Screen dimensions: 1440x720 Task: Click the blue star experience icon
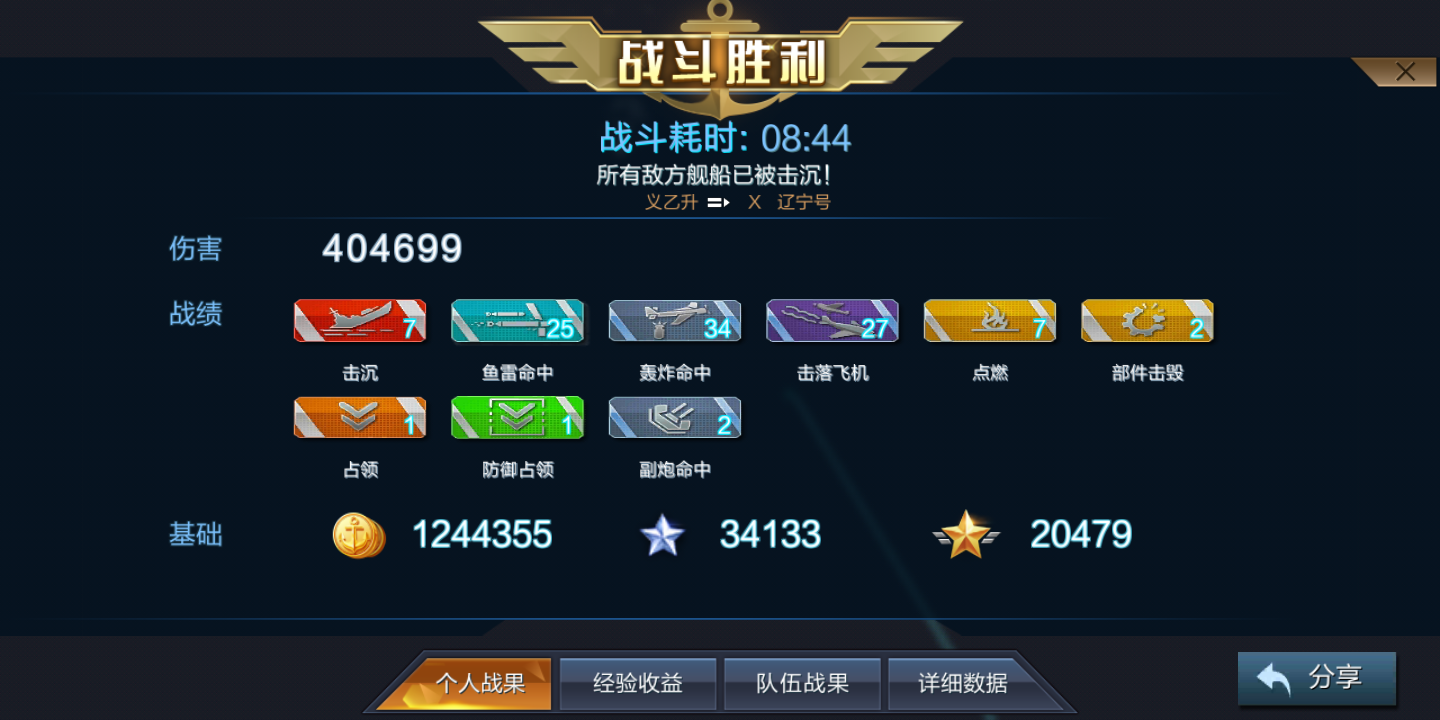pyautogui.click(x=663, y=535)
